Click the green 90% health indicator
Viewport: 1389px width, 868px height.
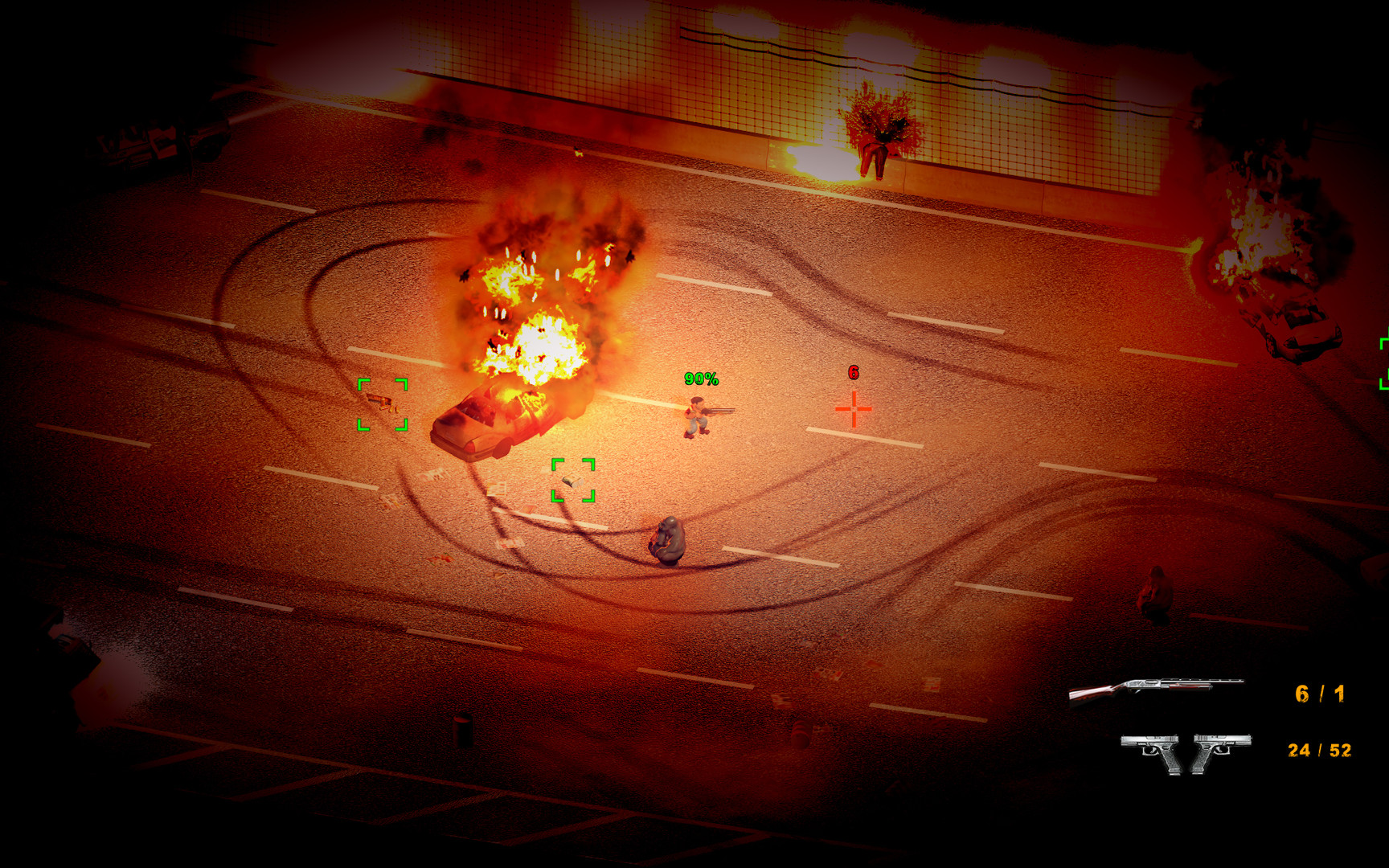click(x=701, y=378)
